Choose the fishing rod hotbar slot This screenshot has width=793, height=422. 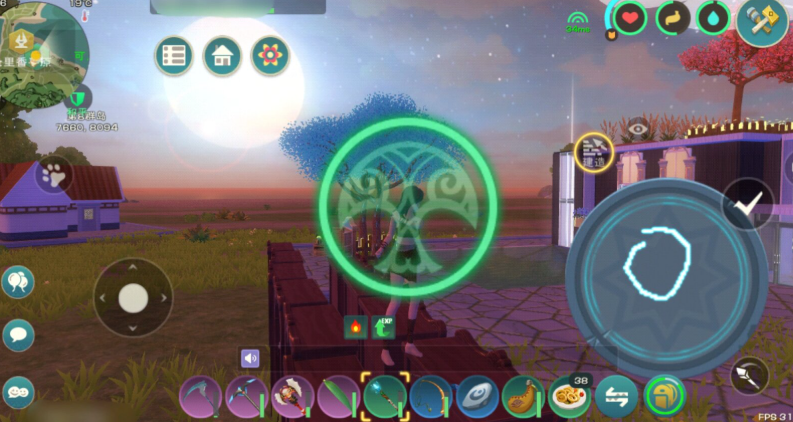[431, 397]
